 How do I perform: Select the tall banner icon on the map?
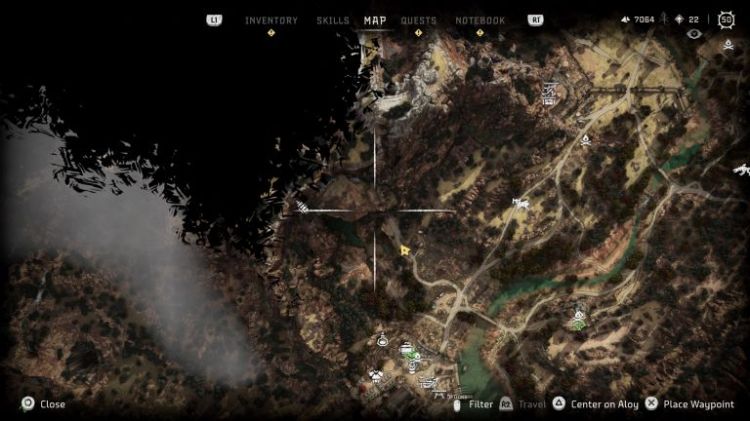pyautogui.click(x=549, y=94)
